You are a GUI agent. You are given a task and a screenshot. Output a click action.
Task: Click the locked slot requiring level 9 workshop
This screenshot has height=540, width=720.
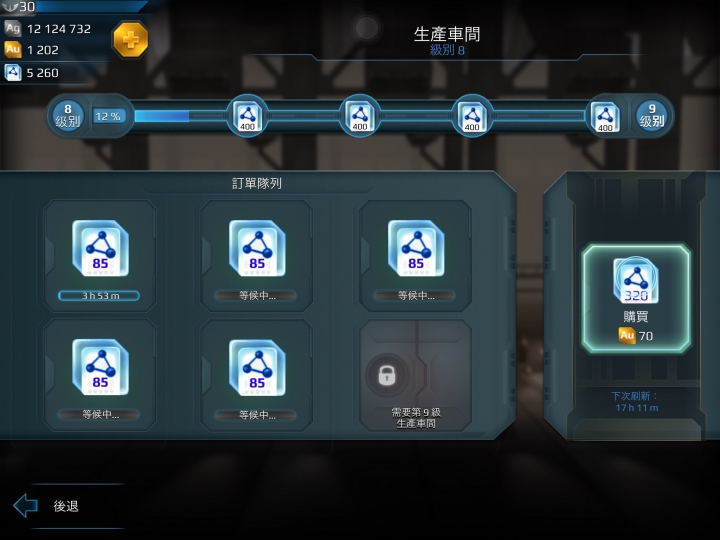(x=415, y=375)
